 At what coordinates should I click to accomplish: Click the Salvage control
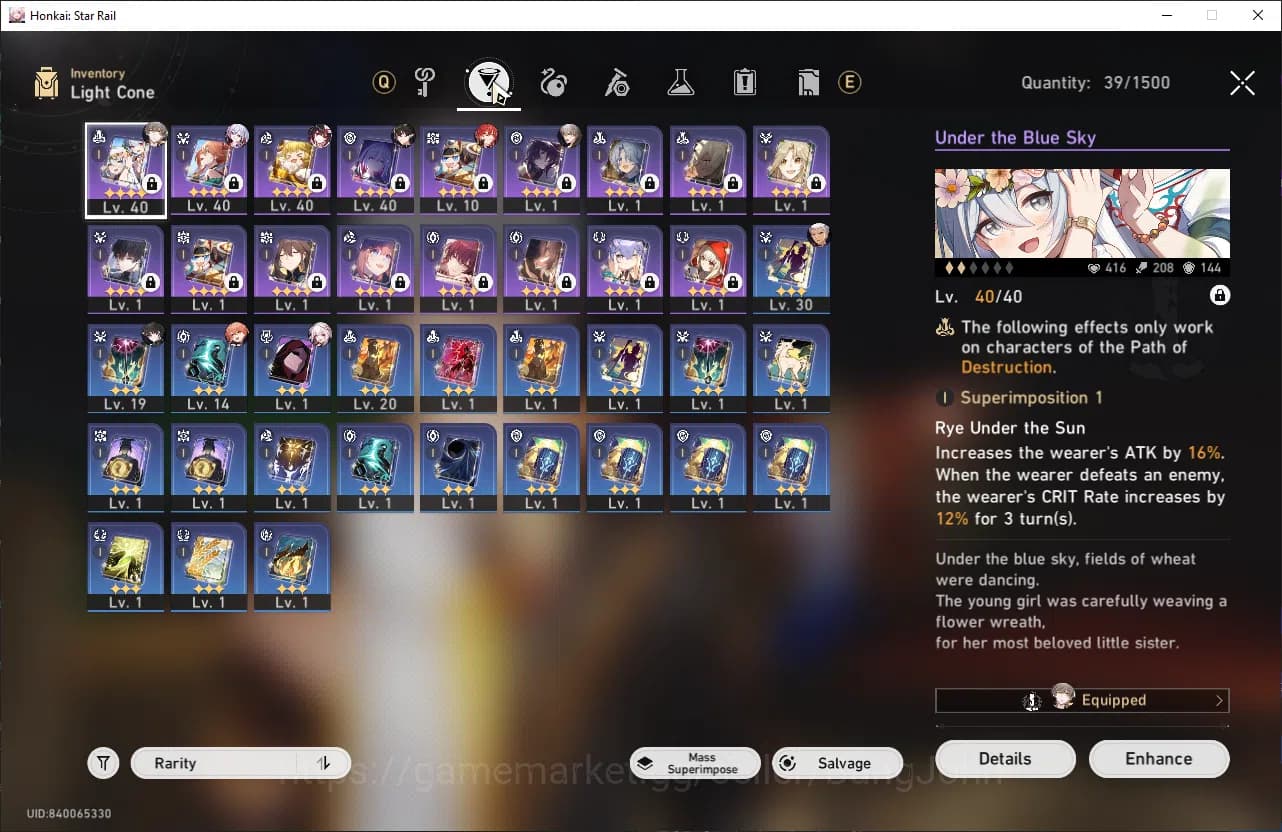[837, 762]
